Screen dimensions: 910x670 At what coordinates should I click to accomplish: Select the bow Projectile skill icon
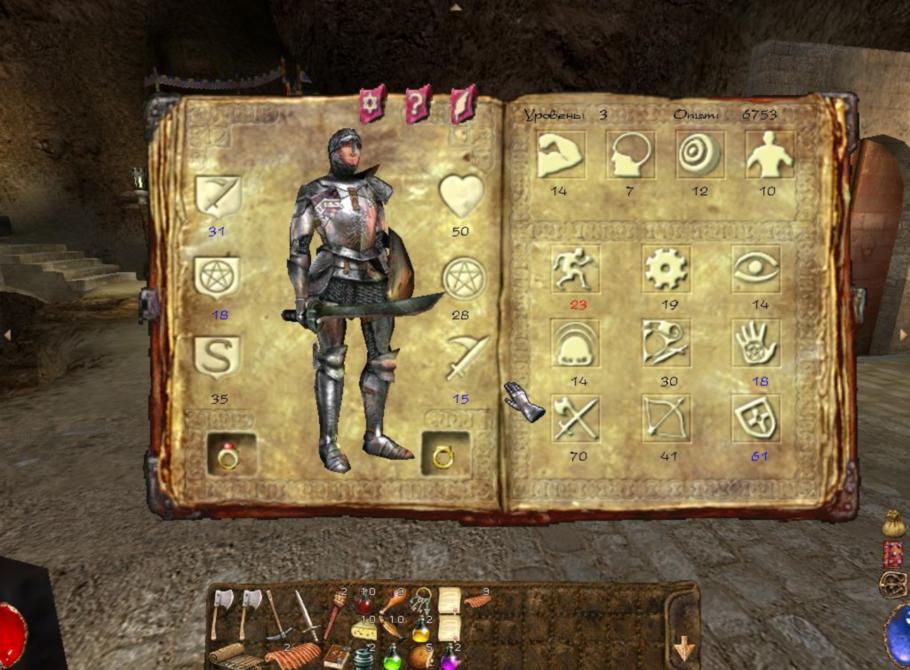pos(665,418)
